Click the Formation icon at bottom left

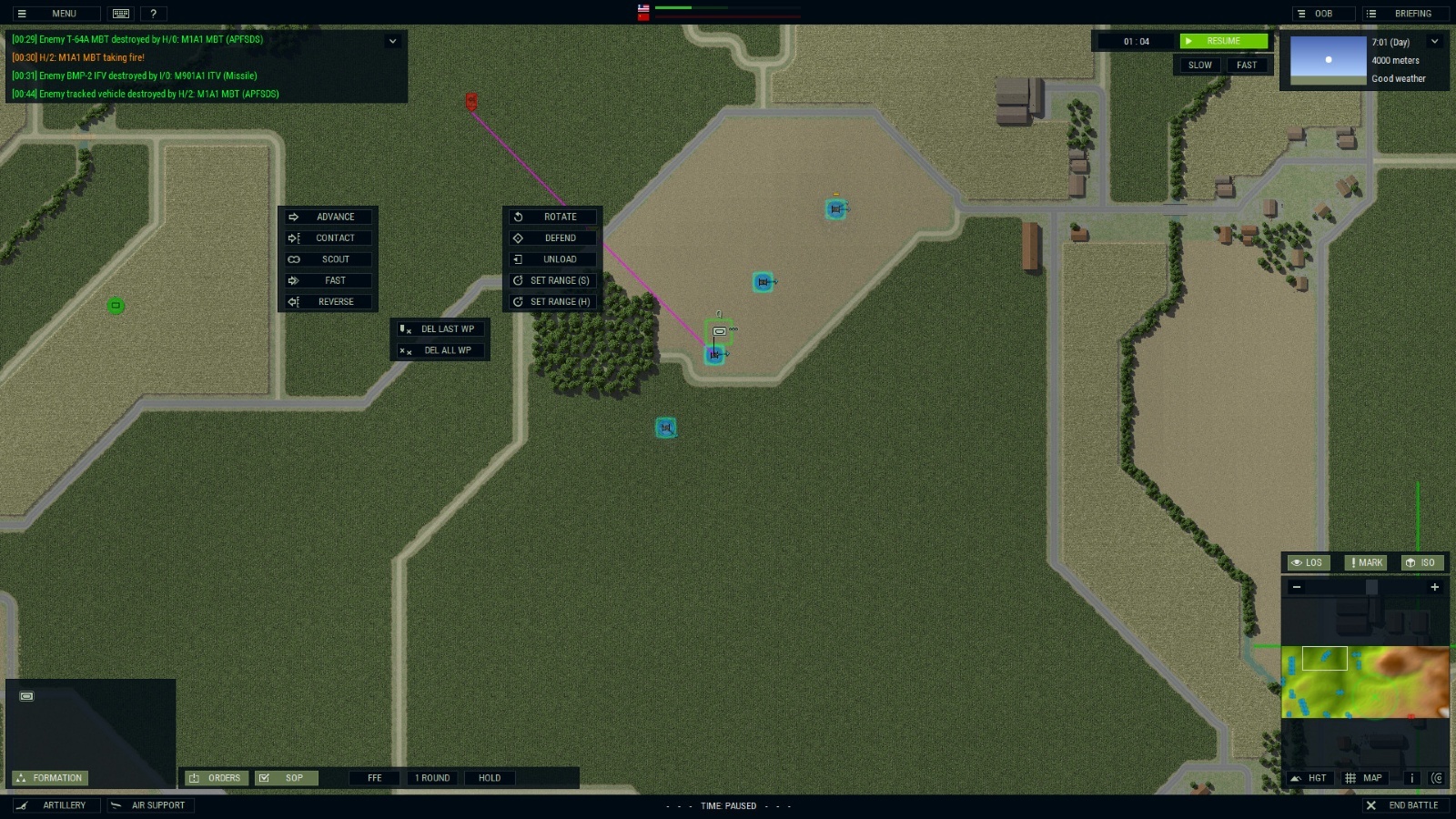(50, 778)
